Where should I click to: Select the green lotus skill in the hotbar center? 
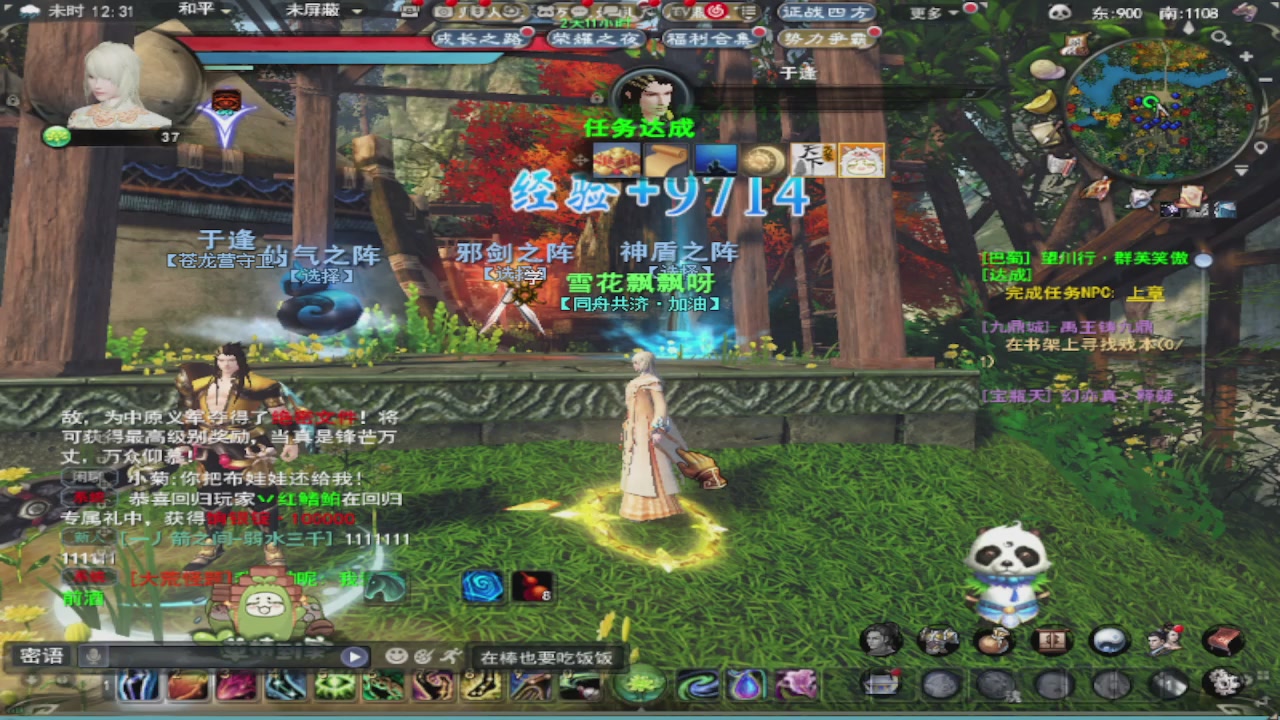(x=640, y=686)
